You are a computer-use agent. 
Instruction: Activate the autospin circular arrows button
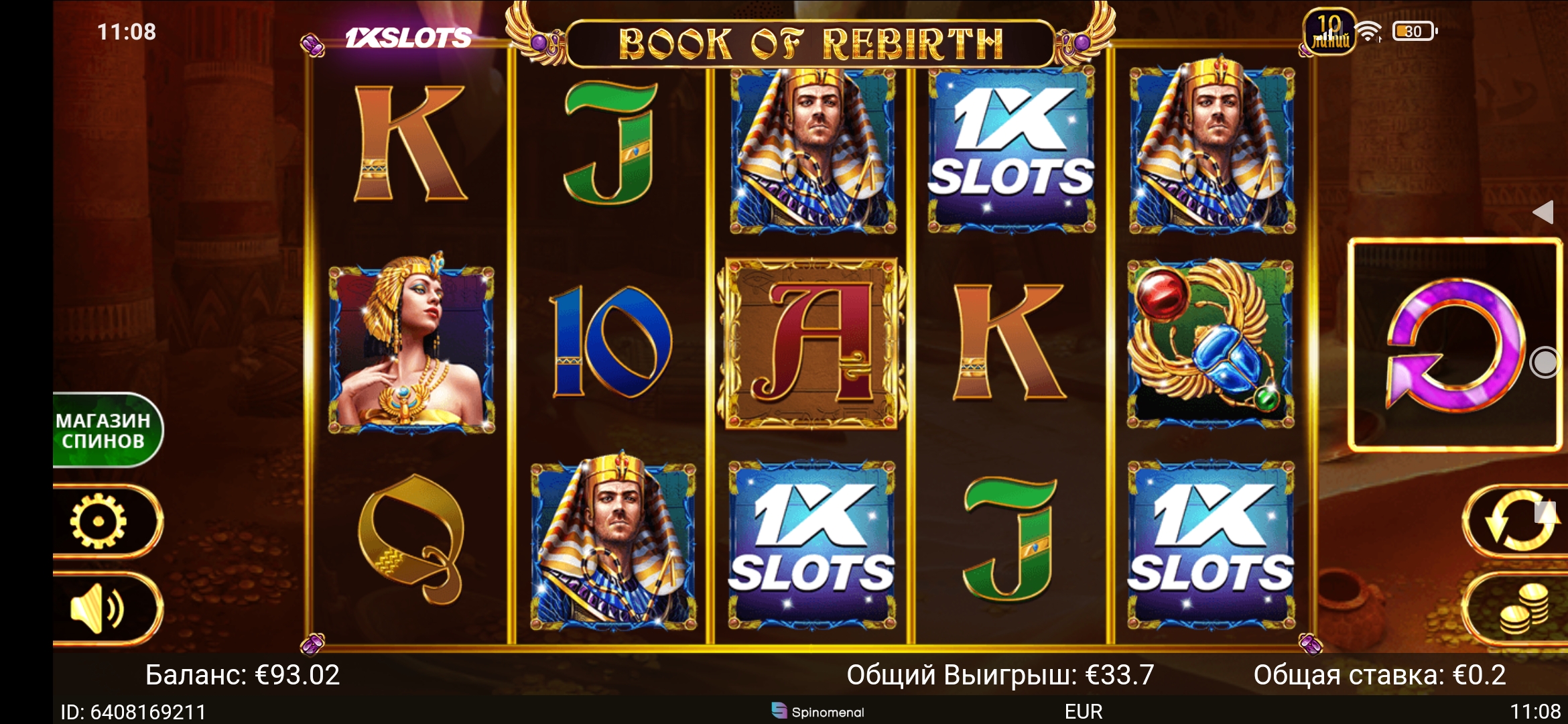1518,521
